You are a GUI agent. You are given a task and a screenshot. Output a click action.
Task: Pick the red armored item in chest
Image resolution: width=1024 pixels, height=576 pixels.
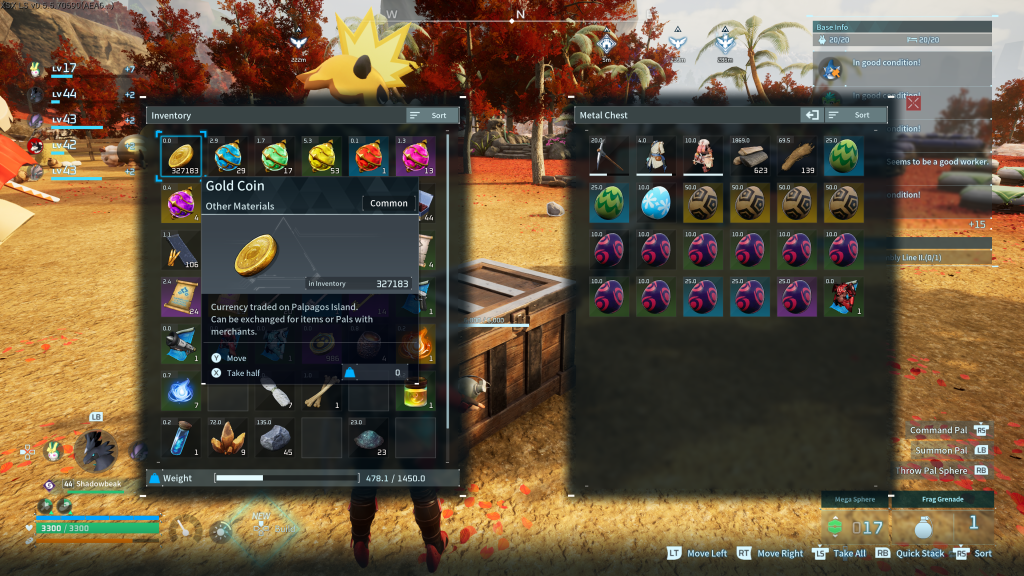[x=844, y=297]
